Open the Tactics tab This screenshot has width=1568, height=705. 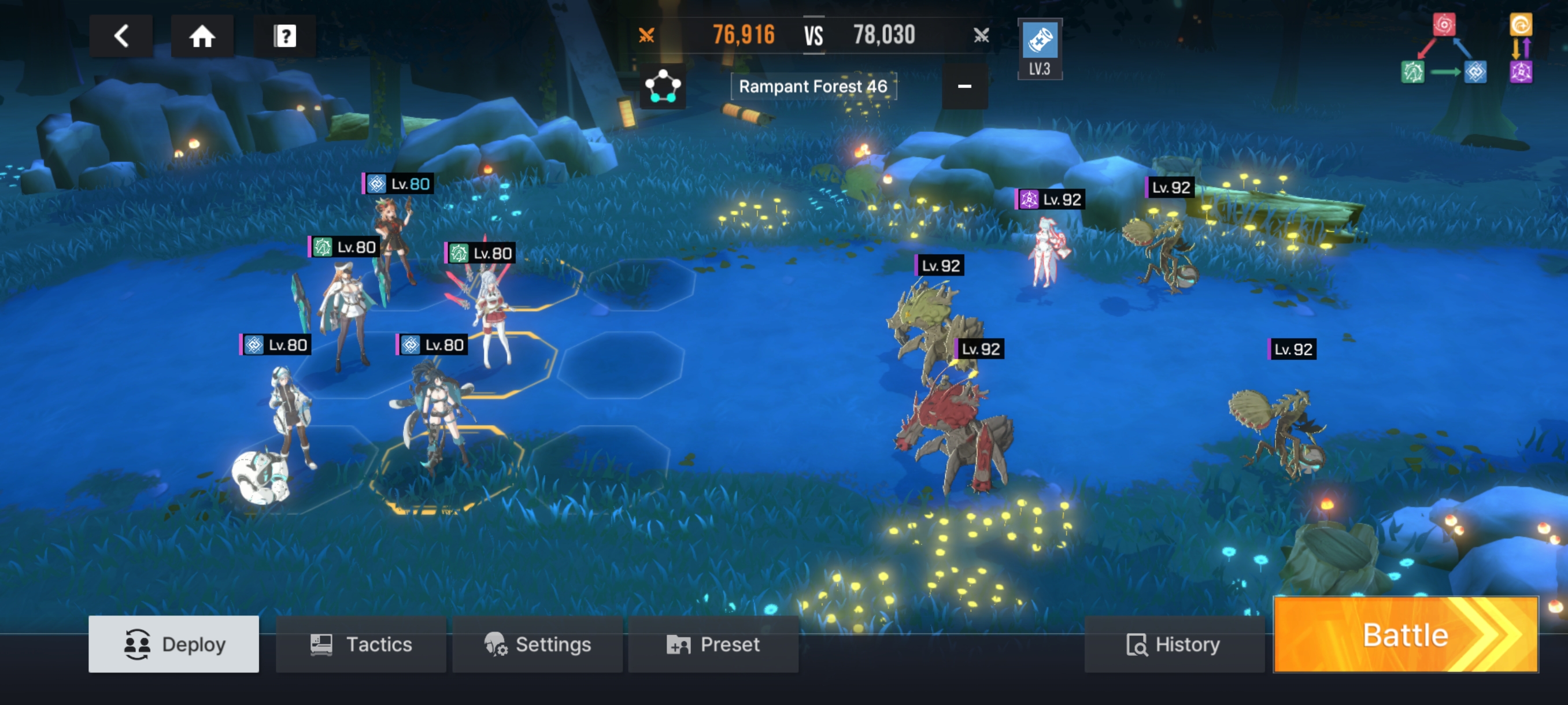(x=361, y=644)
